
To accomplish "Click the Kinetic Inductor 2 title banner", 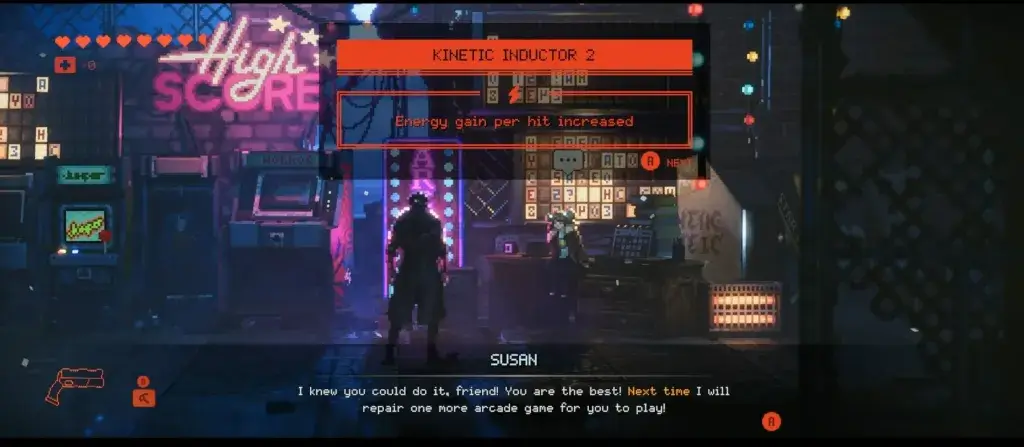I will click(513, 55).
